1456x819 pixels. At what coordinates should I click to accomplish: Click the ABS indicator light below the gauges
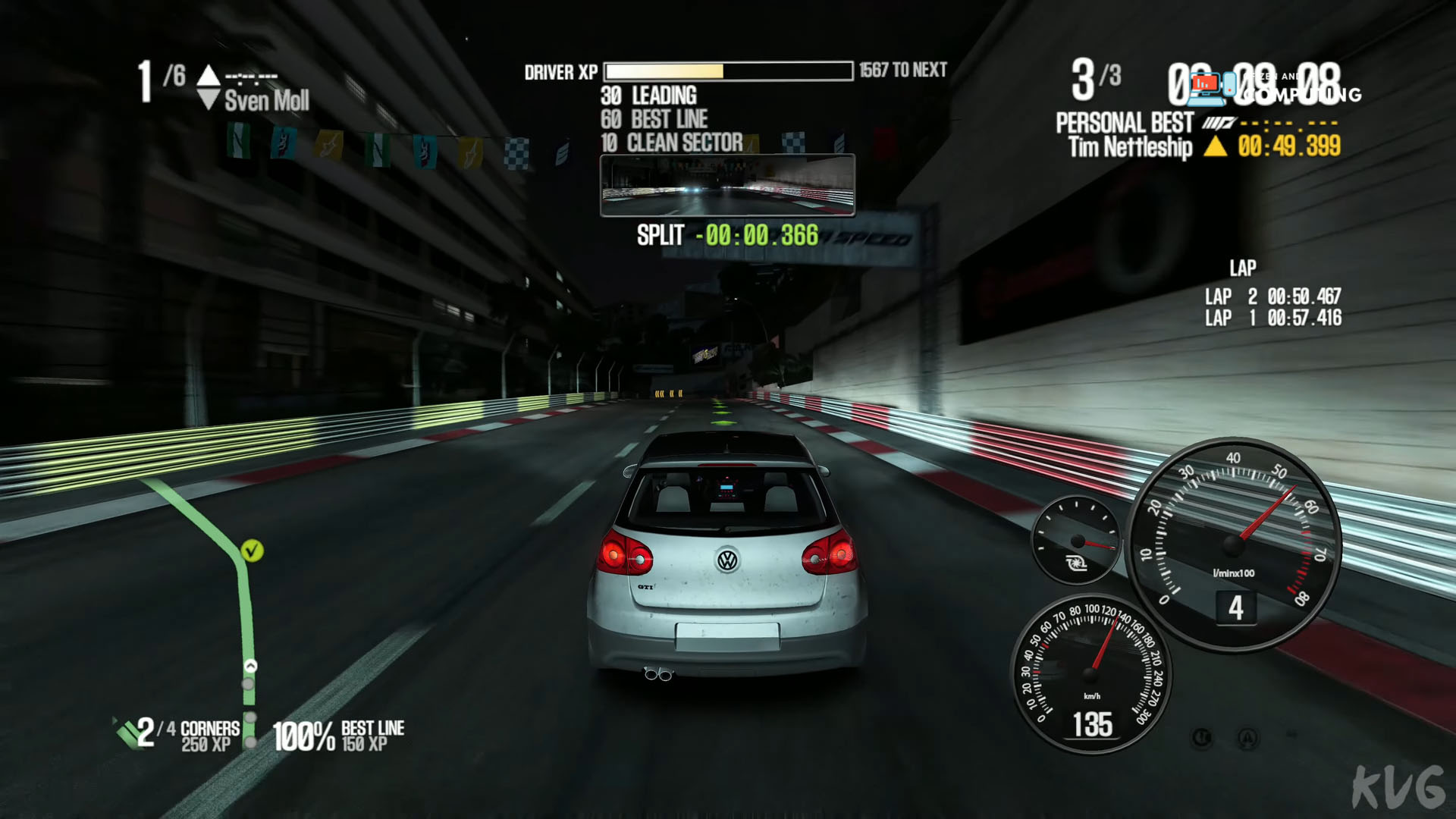coord(1249,736)
